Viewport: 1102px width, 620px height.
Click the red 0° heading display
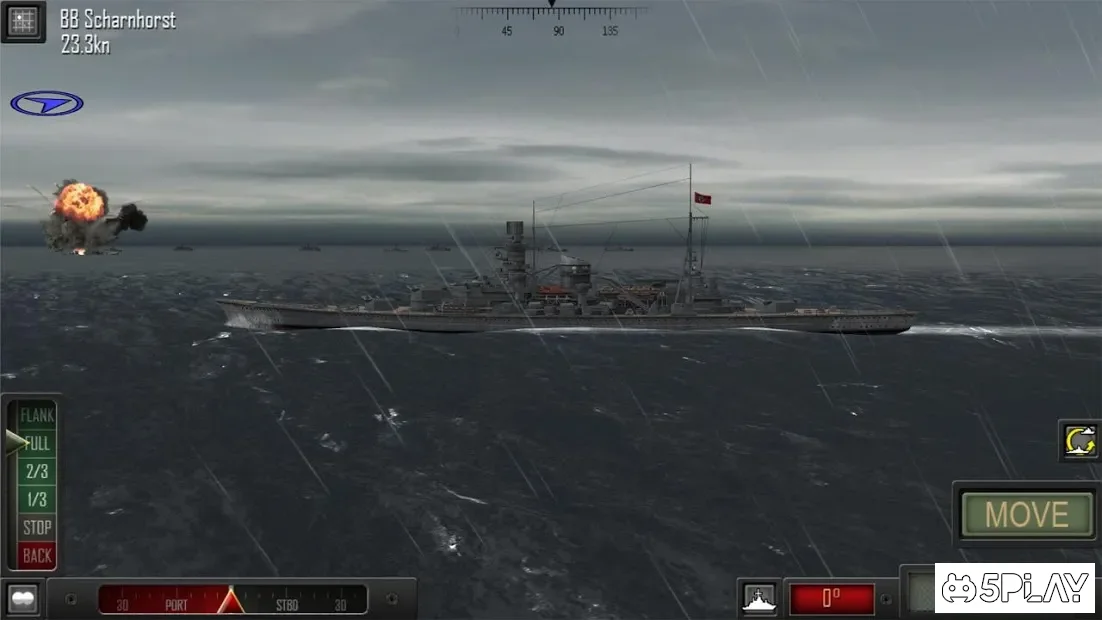coord(831,599)
